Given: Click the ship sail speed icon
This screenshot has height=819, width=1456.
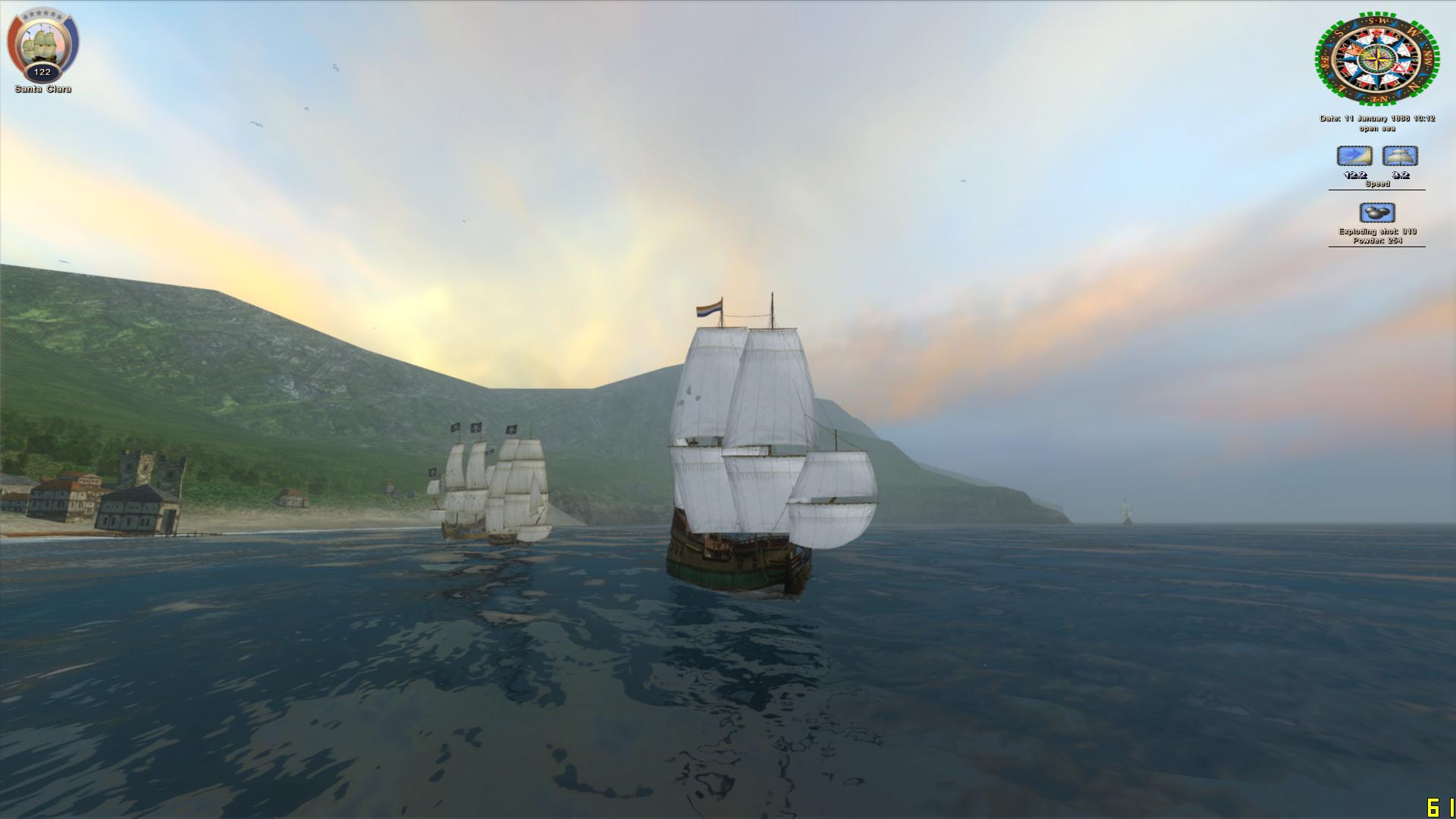Looking at the screenshot, I should tap(1400, 156).
